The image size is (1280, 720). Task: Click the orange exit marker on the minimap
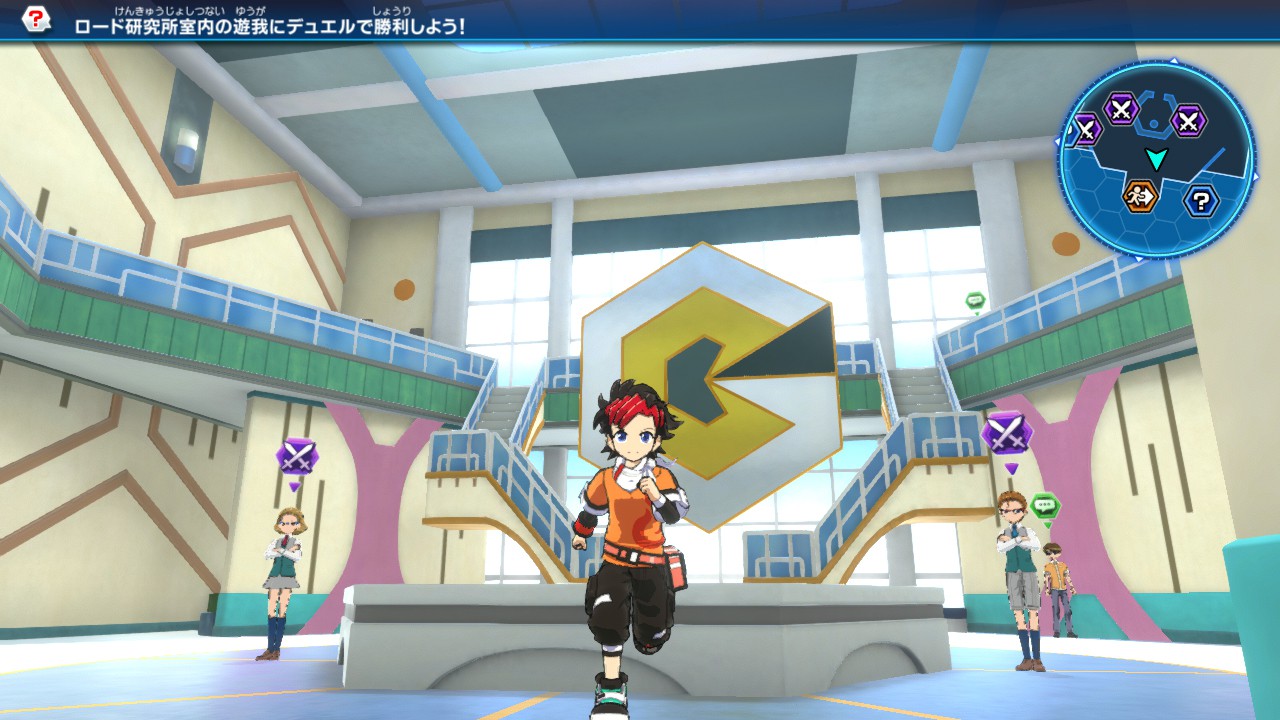pos(1139,196)
